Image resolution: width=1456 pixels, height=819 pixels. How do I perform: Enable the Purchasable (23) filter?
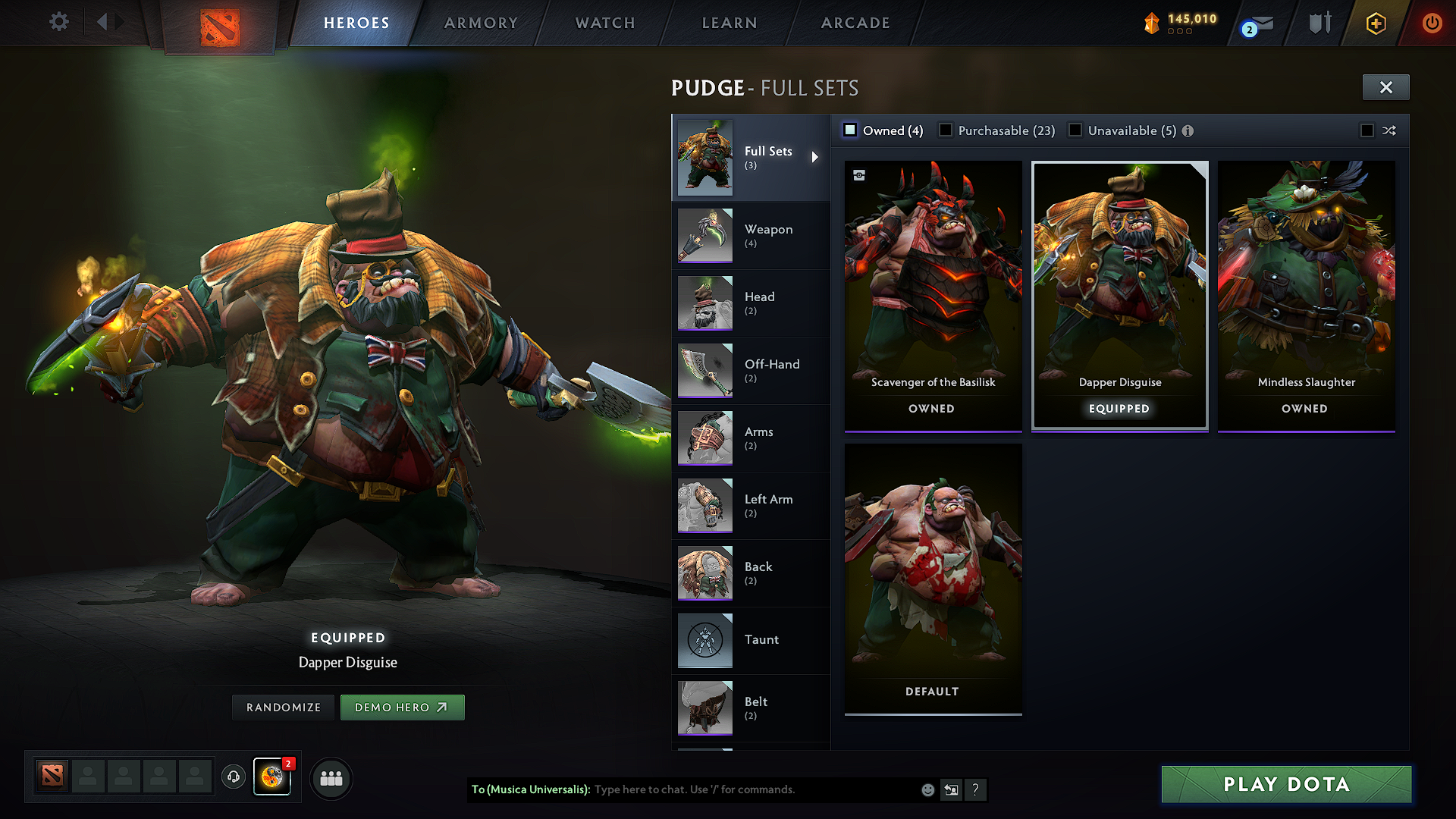pos(946,130)
